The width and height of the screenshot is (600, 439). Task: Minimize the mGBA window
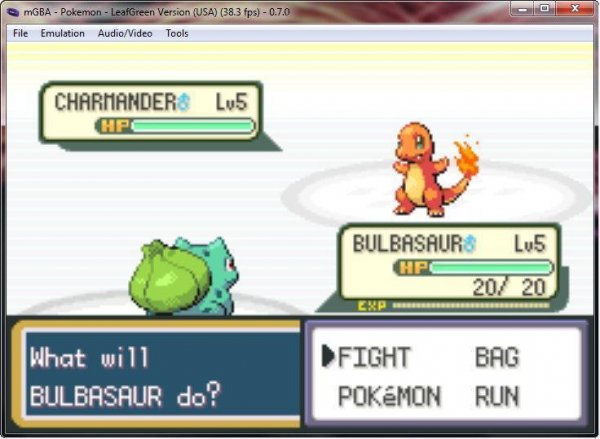522,8
